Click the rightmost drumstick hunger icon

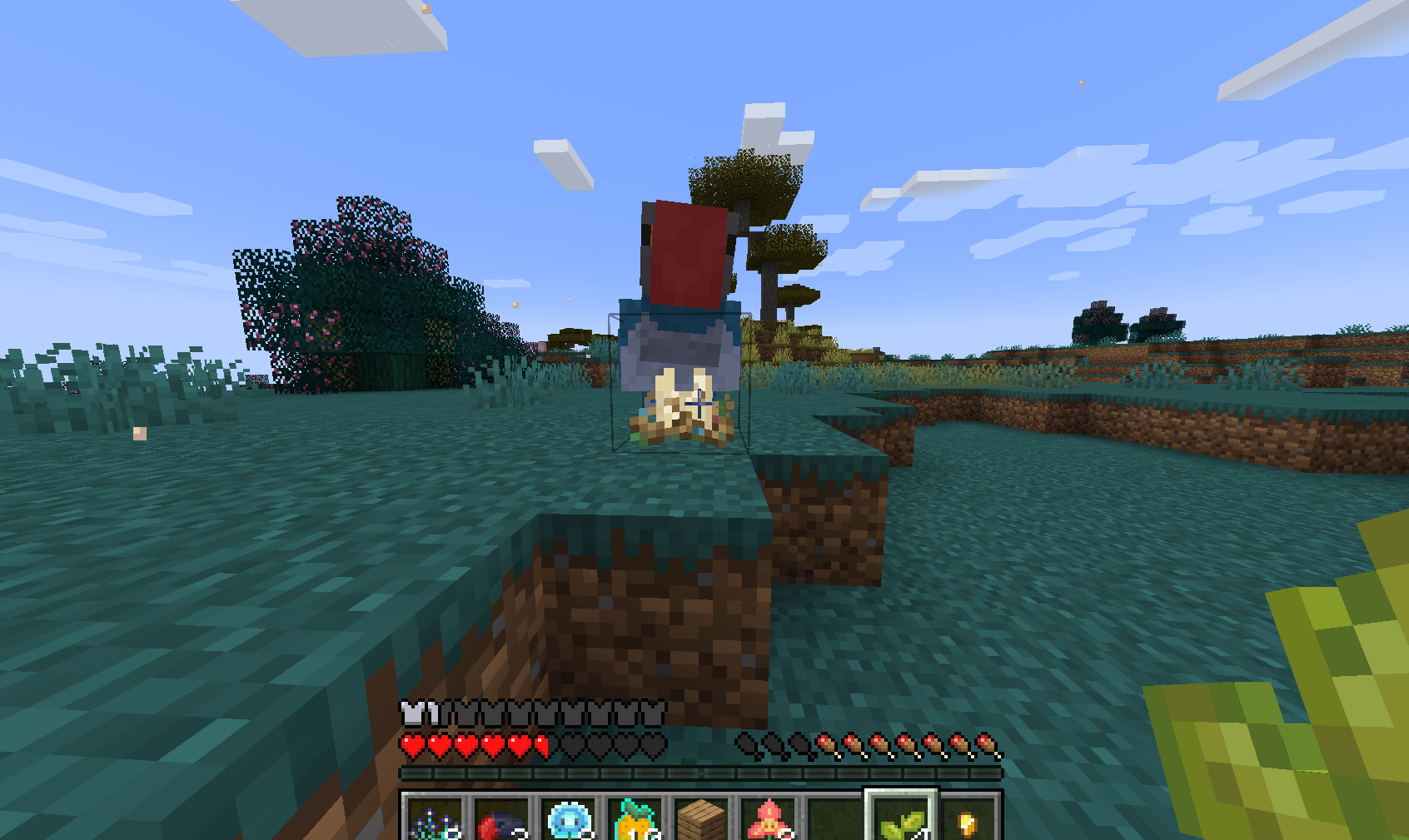987,746
